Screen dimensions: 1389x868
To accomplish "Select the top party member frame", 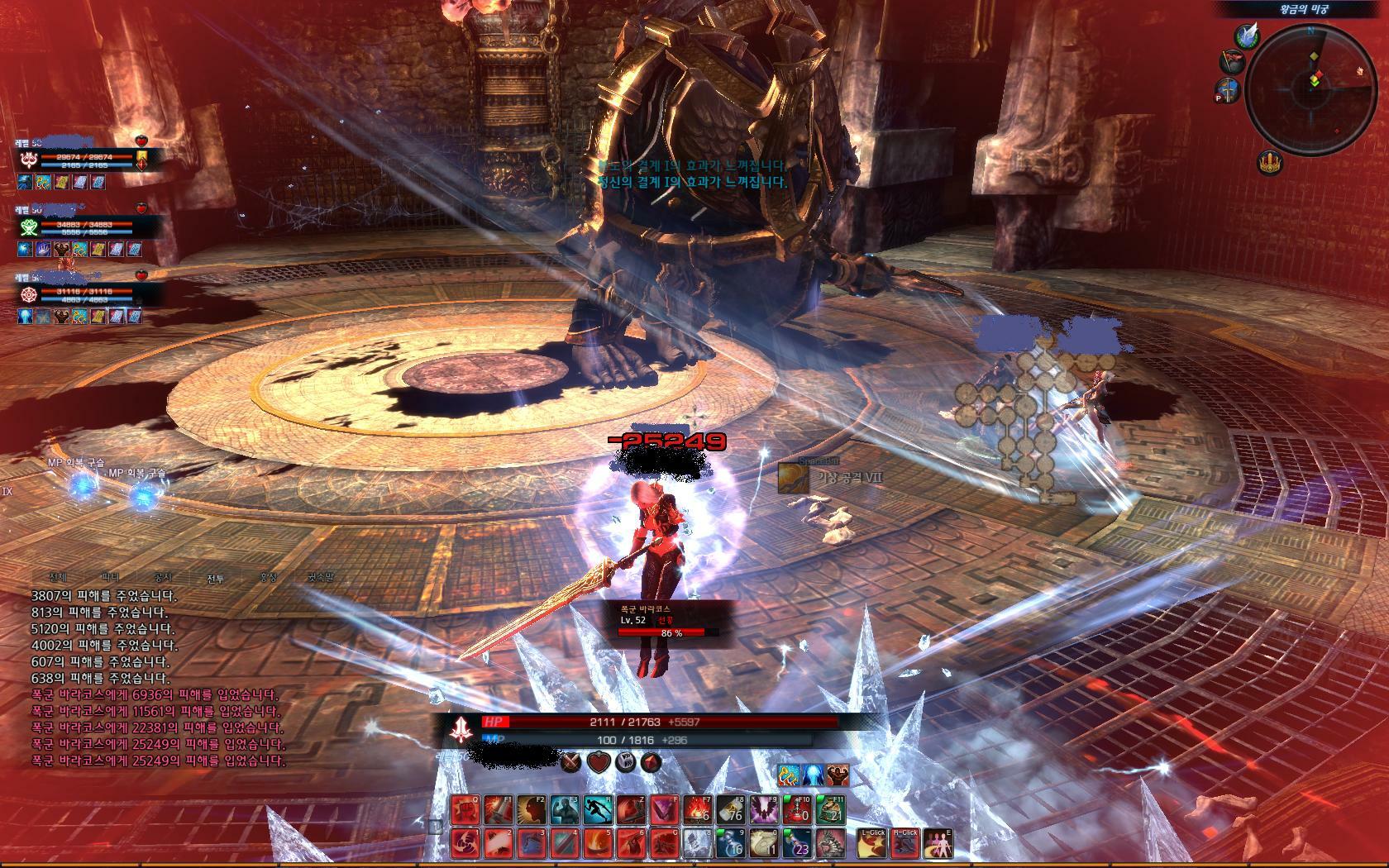I will tap(83, 159).
